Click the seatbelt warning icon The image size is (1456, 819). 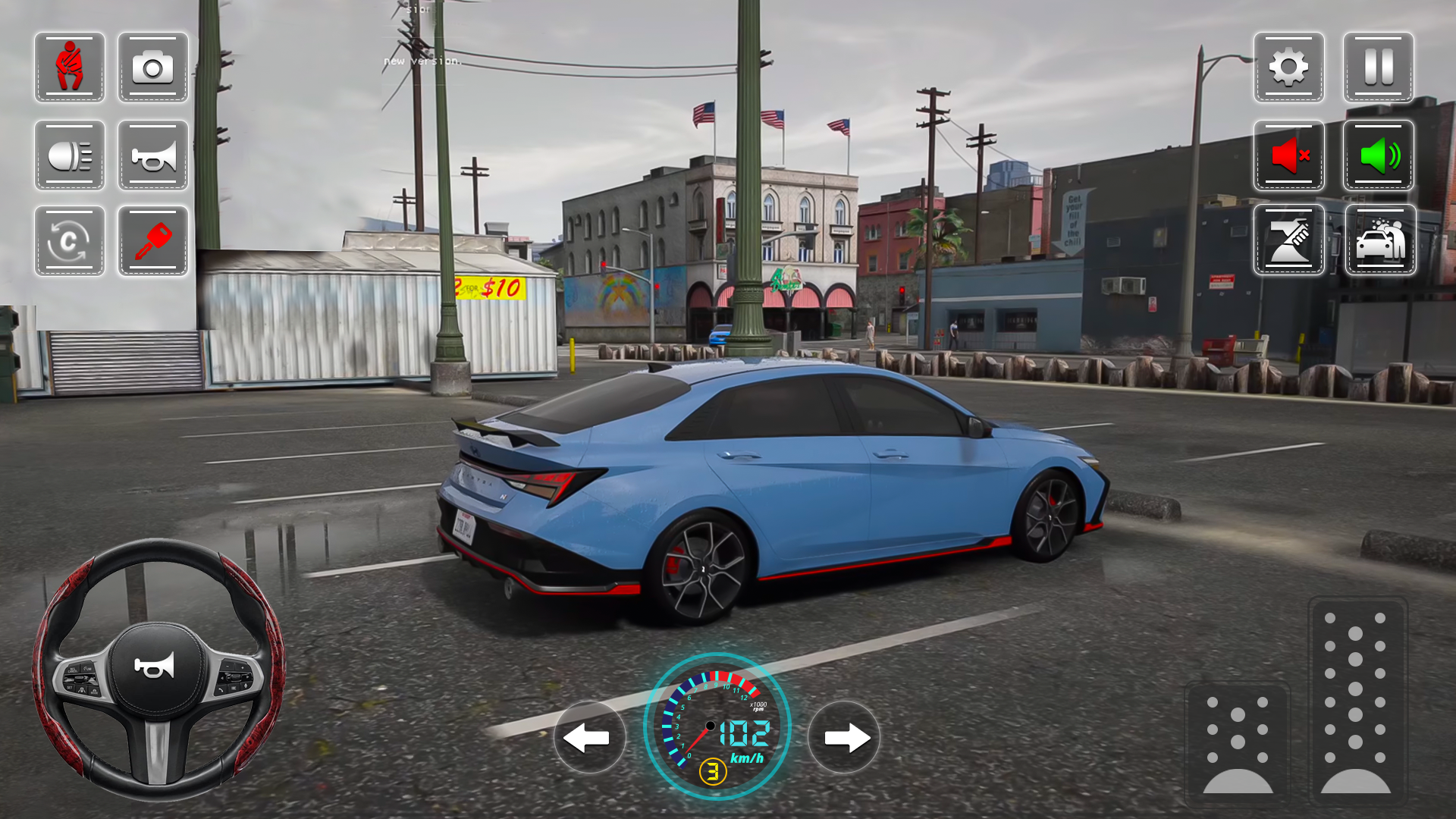click(69, 68)
